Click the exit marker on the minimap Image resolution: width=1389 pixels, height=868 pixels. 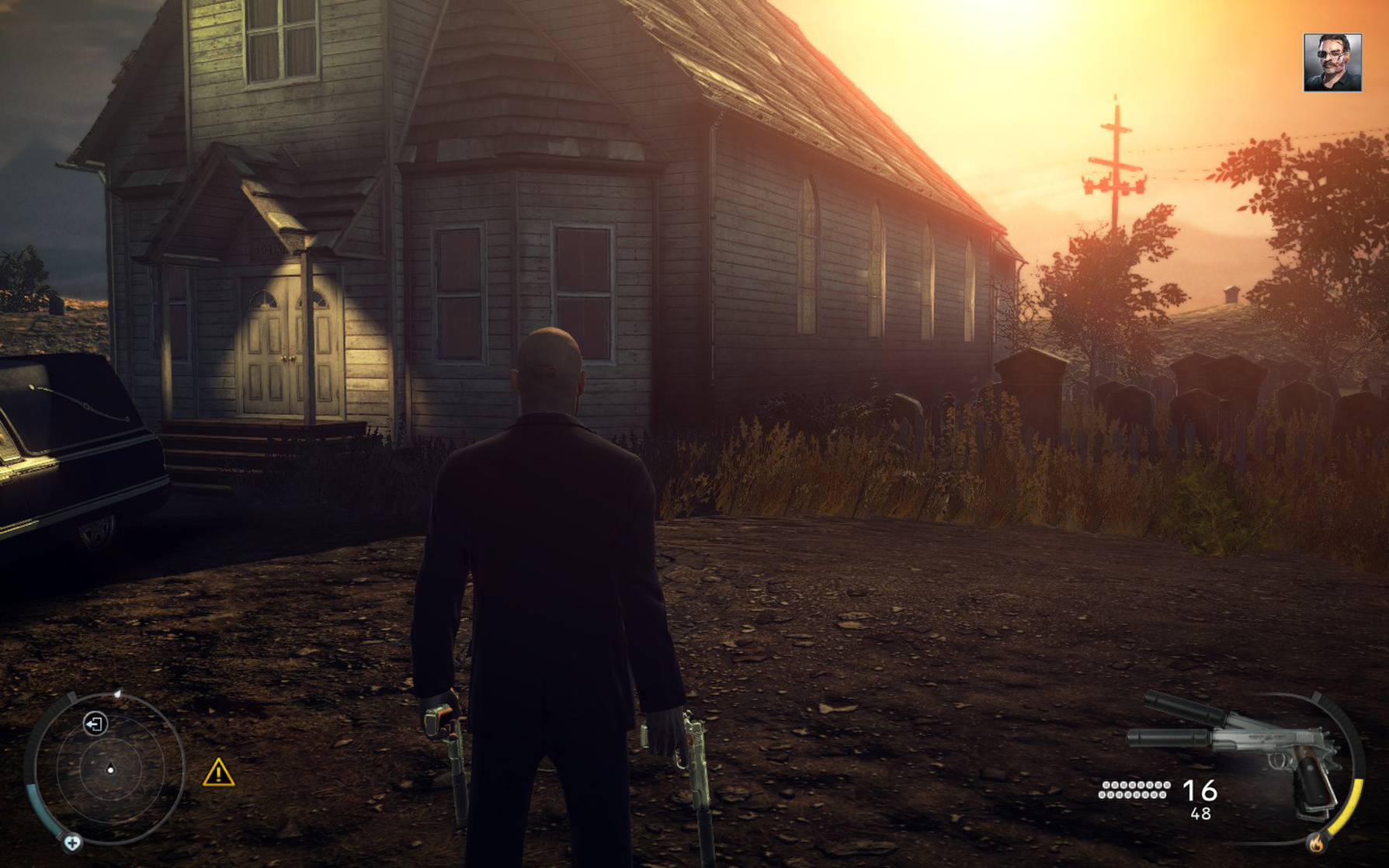point(95,724)
